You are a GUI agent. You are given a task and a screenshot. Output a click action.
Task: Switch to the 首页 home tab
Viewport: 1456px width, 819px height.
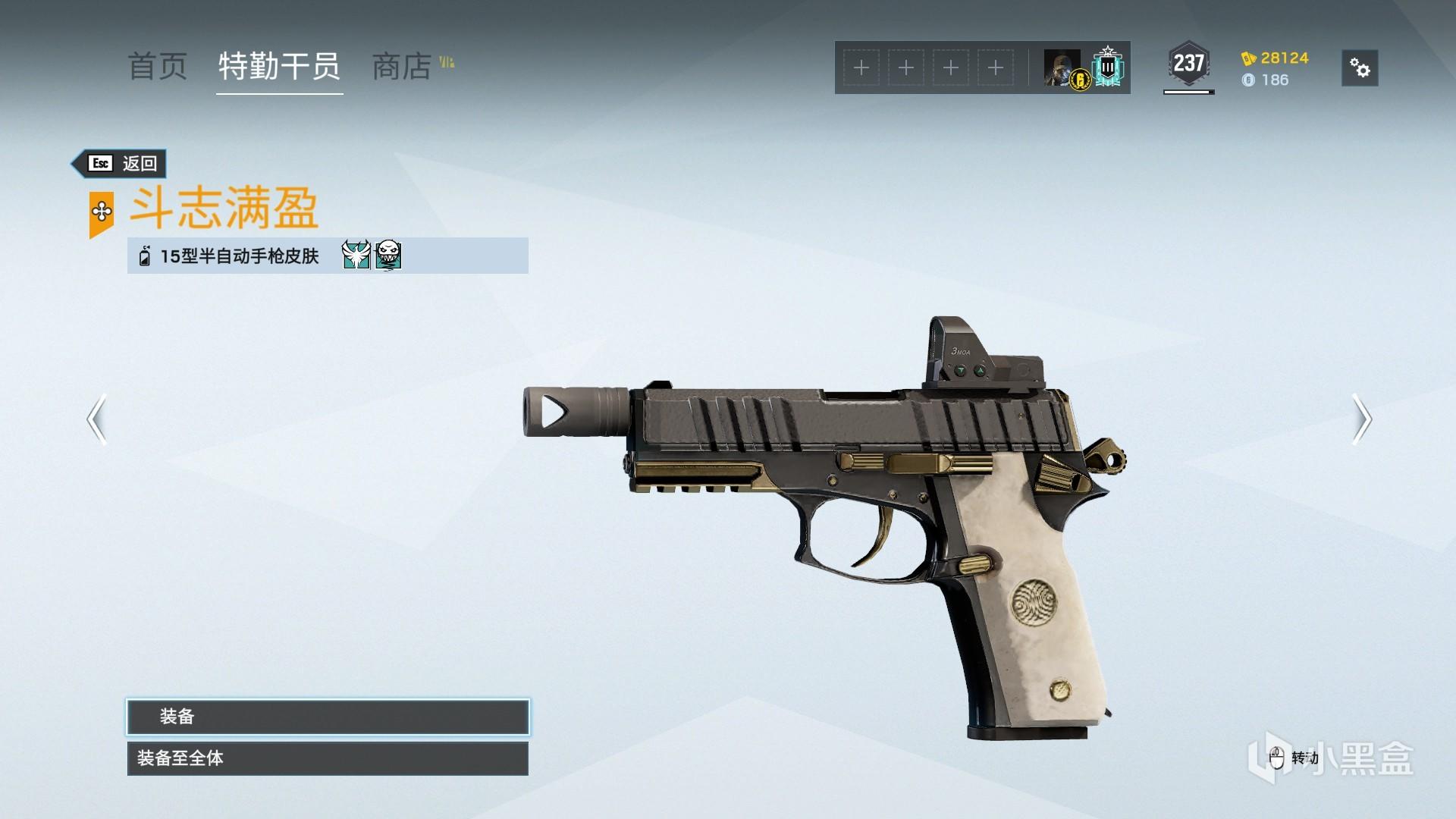[x=157, y=67]
